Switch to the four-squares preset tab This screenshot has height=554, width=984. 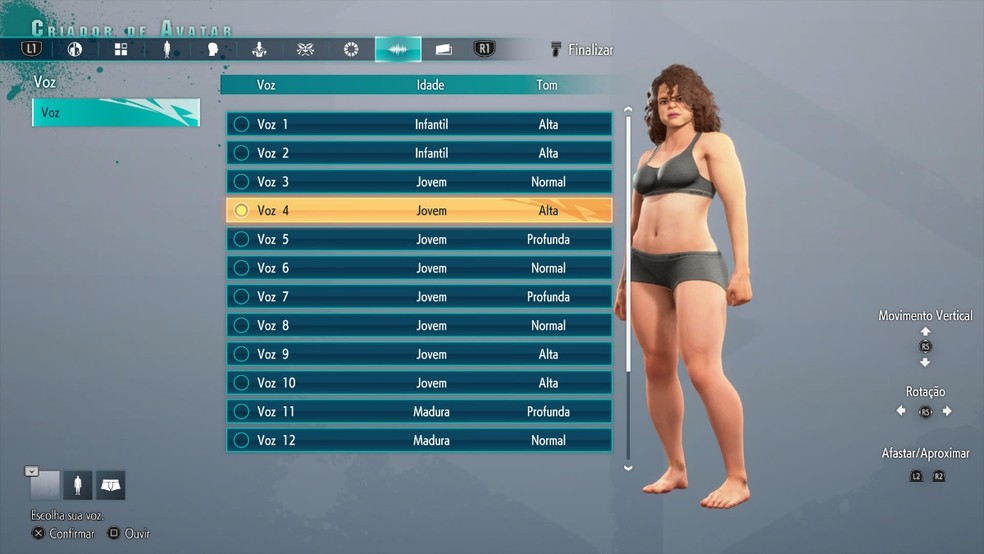[120, 49]
